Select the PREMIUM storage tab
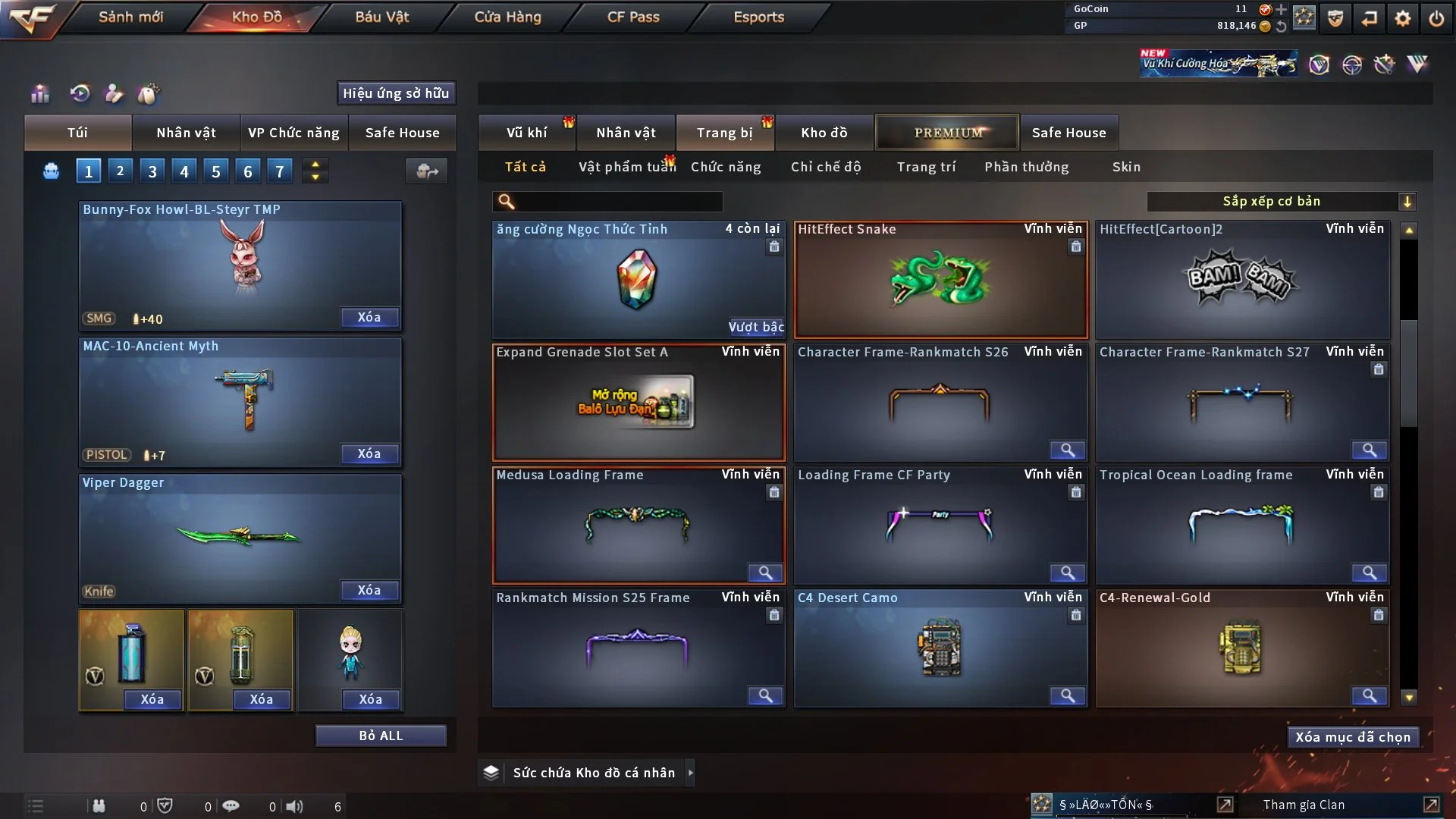This screenshot has height=819, width=1456. click(x=948, y=133)
